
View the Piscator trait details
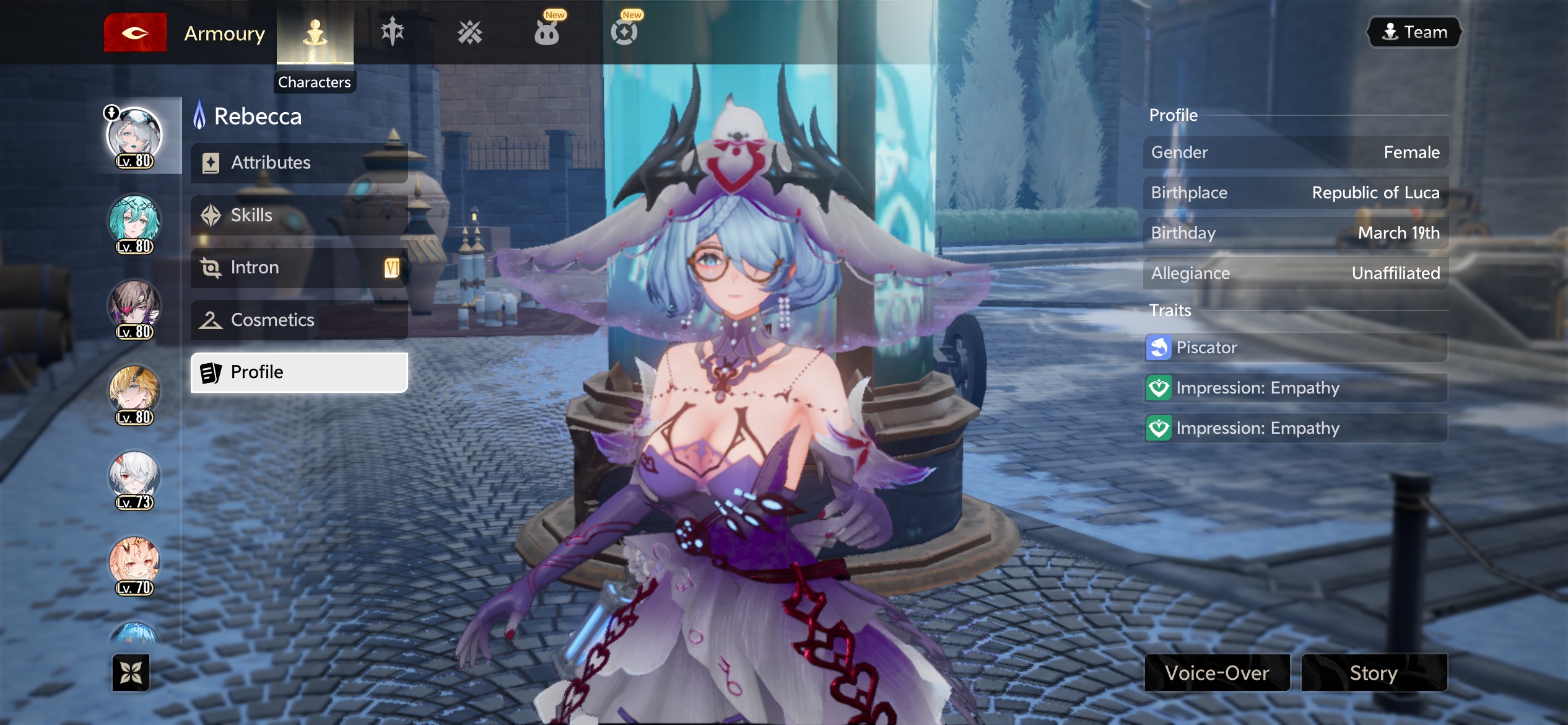pos(1296,348)
